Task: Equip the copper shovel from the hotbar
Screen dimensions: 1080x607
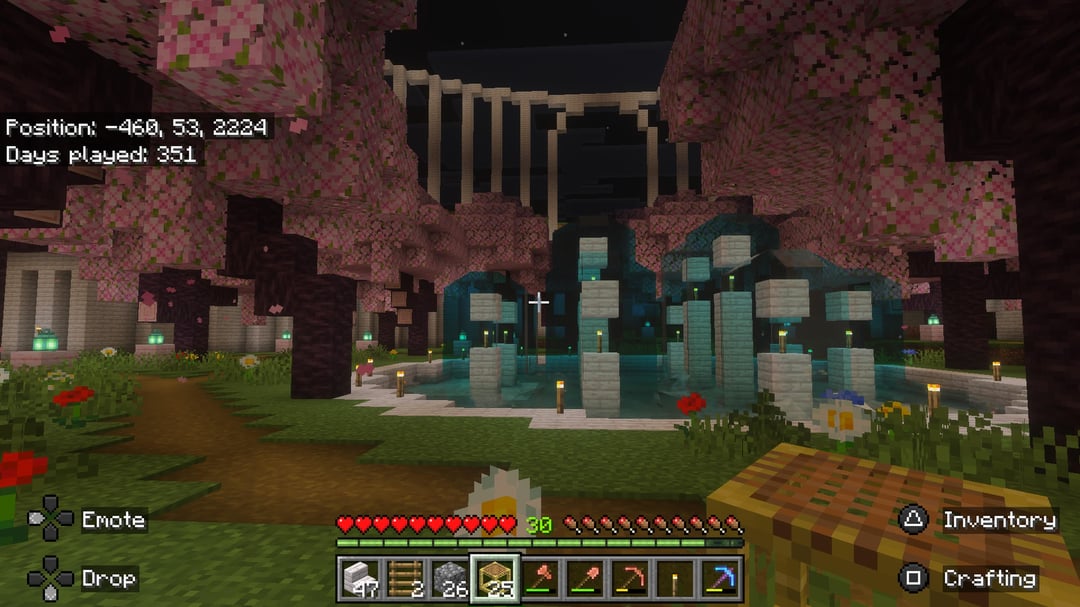Action: pyautogui.click(x=585, y=578)
